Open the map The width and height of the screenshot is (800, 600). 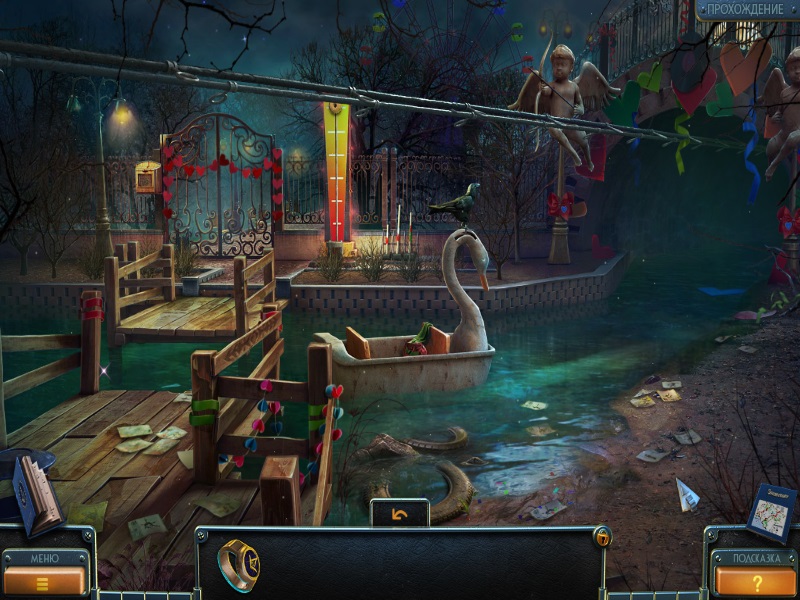pos(771,512)
